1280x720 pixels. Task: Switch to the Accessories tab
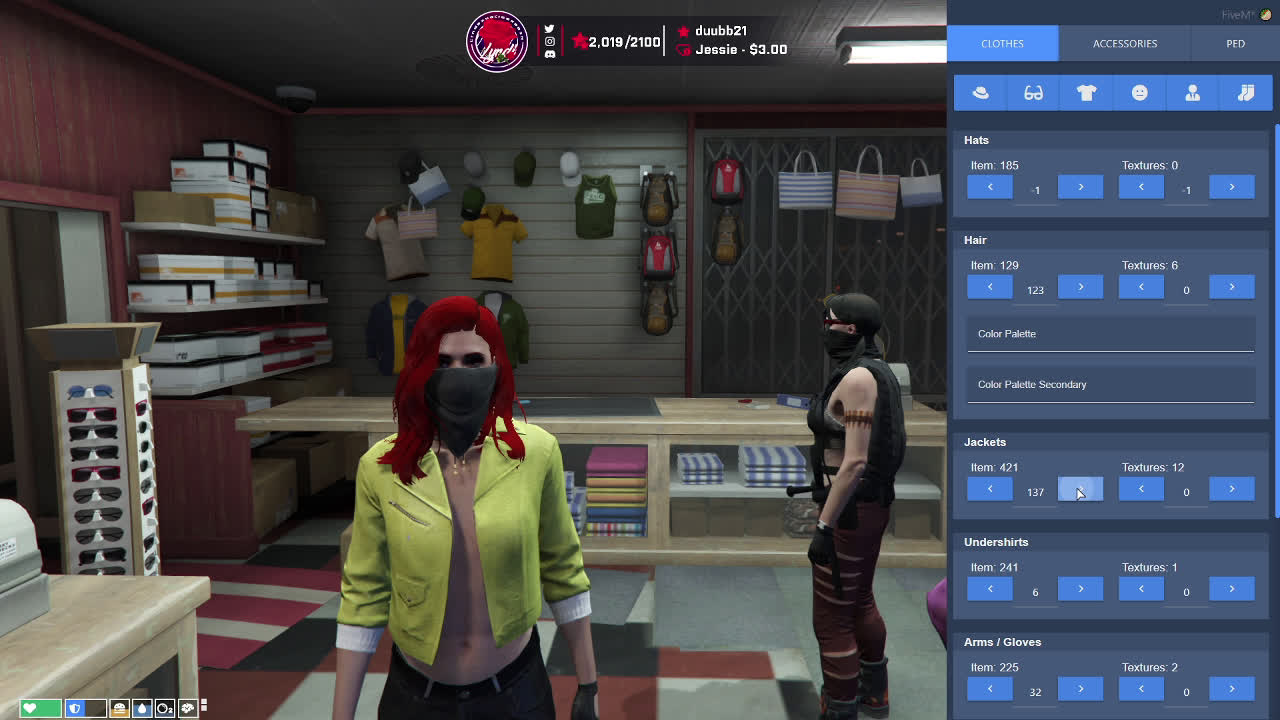click(x=1124, y=43)
